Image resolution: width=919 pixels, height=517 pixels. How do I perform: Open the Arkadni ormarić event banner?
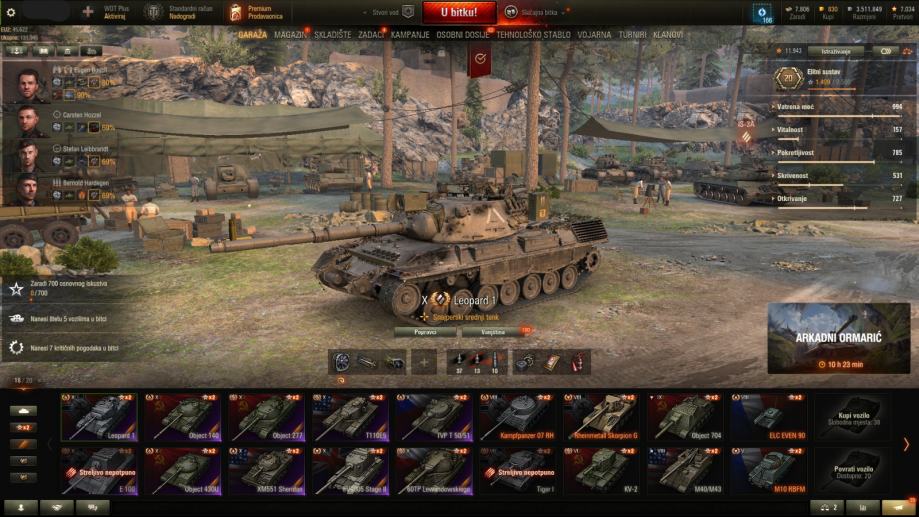838,338
